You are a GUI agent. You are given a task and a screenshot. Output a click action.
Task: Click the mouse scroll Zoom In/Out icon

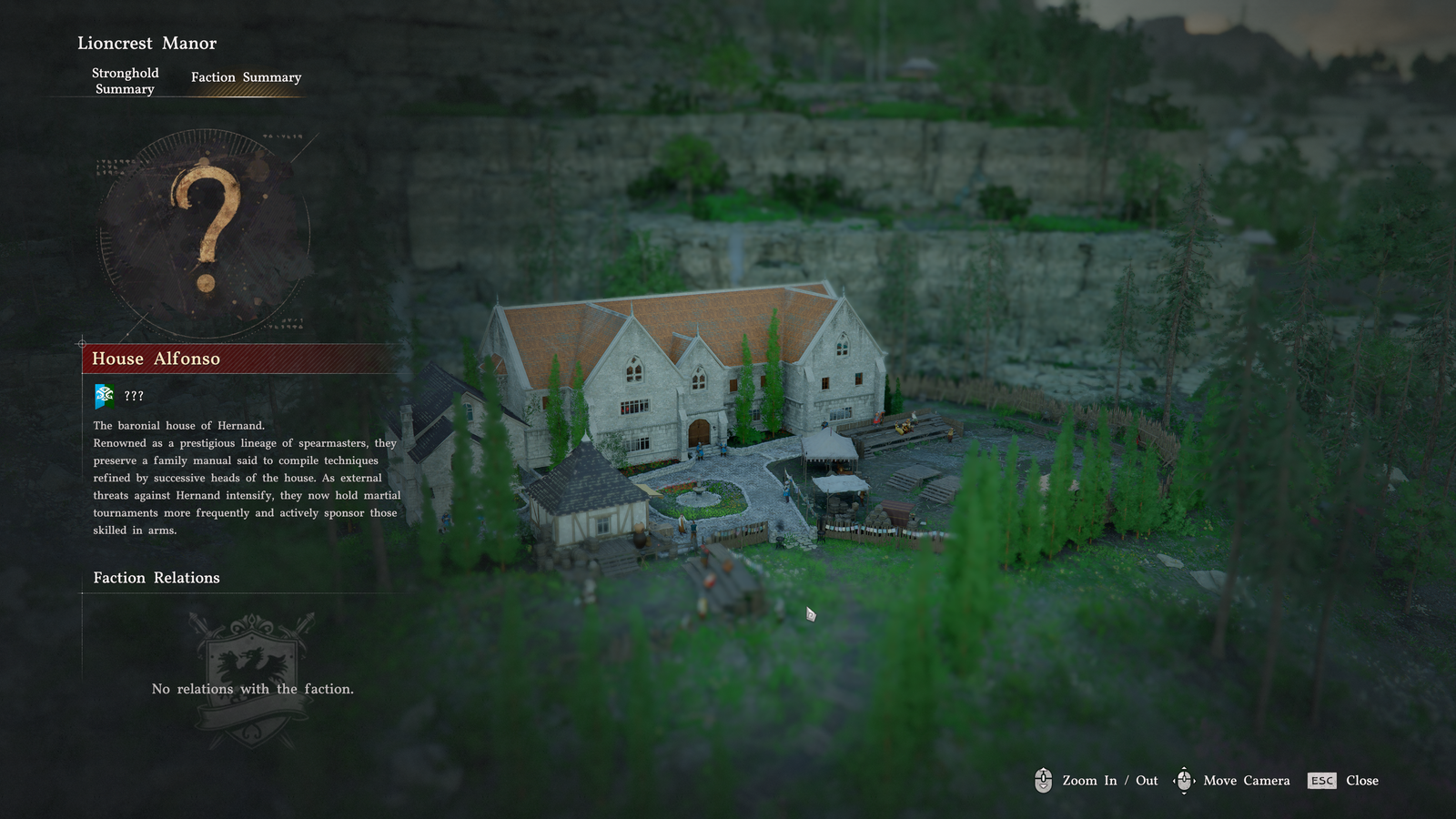[x=1043, y=781]
